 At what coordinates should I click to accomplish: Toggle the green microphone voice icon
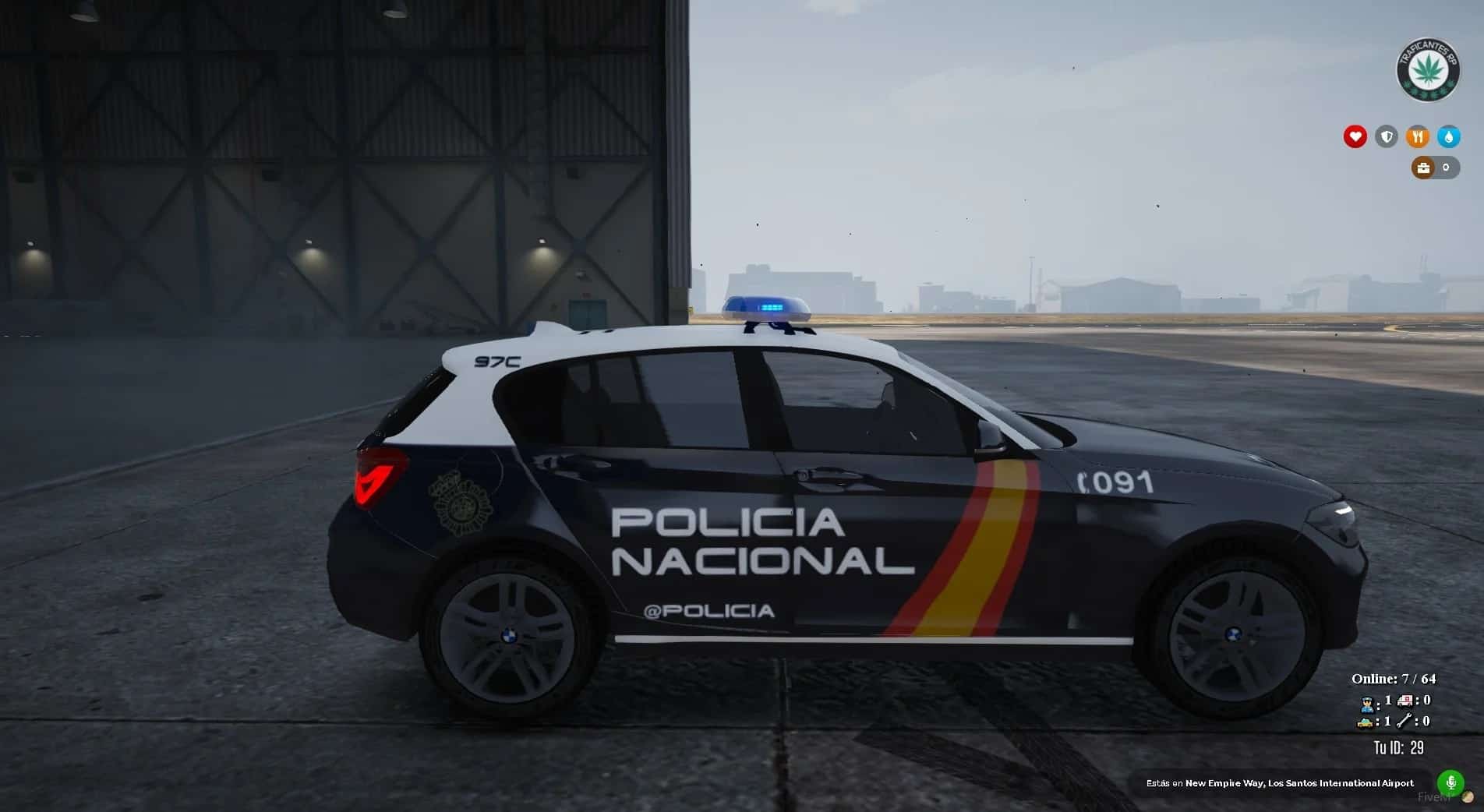click(1450, 782)
